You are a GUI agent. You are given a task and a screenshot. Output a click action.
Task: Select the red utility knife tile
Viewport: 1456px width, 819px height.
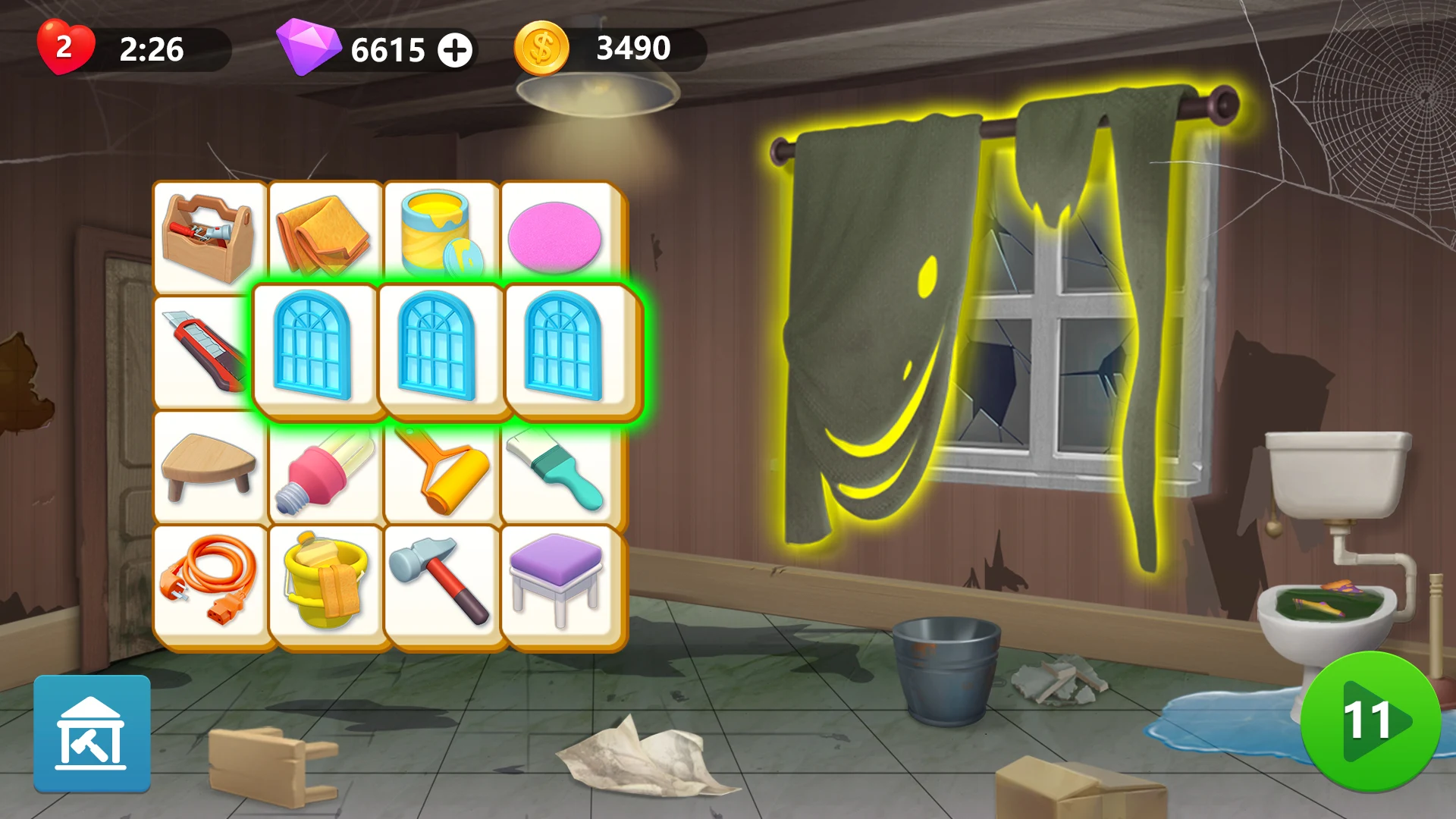pos(209,349)
